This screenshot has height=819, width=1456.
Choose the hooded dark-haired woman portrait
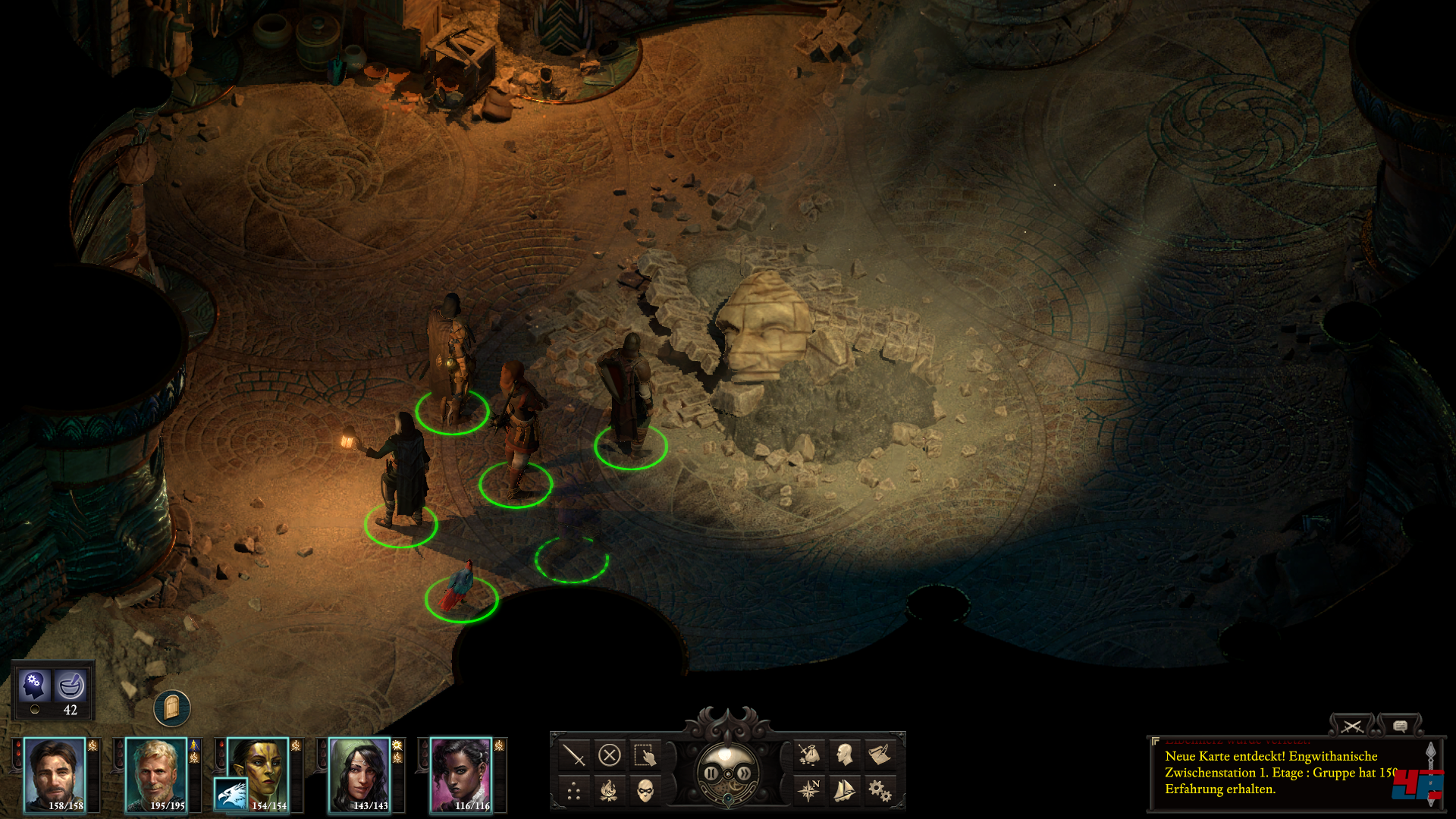[x=360, y=774]
